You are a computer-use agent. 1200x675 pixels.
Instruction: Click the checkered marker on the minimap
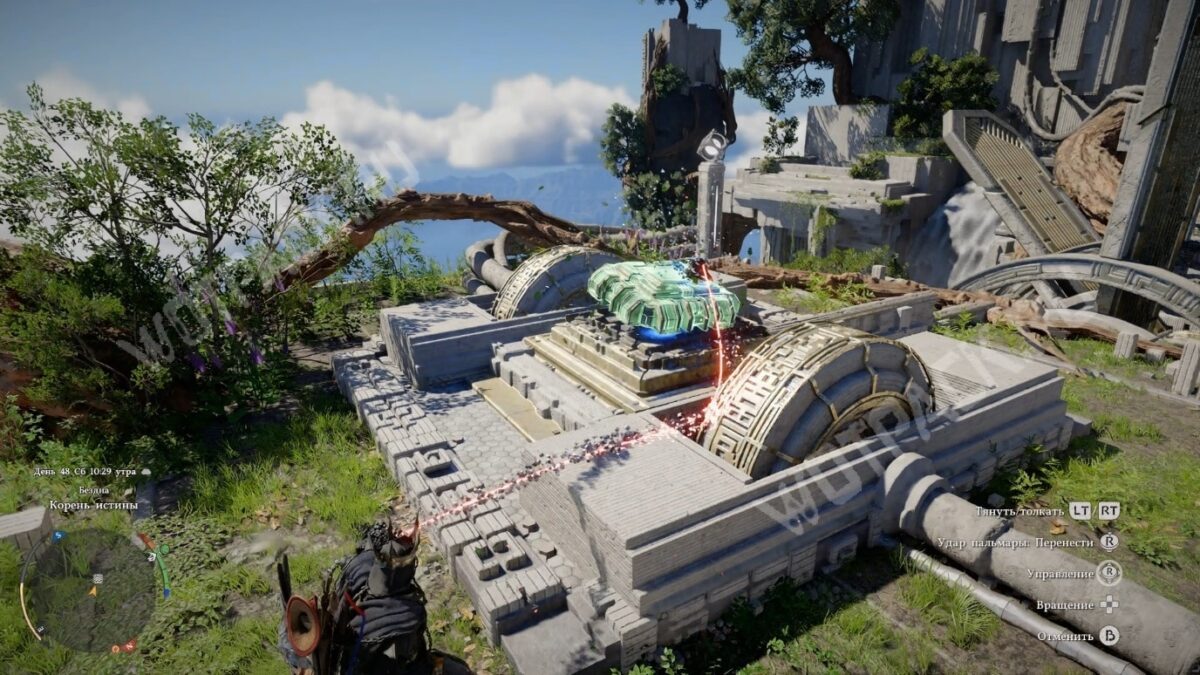pyautogui.click(x=97, y=578)
